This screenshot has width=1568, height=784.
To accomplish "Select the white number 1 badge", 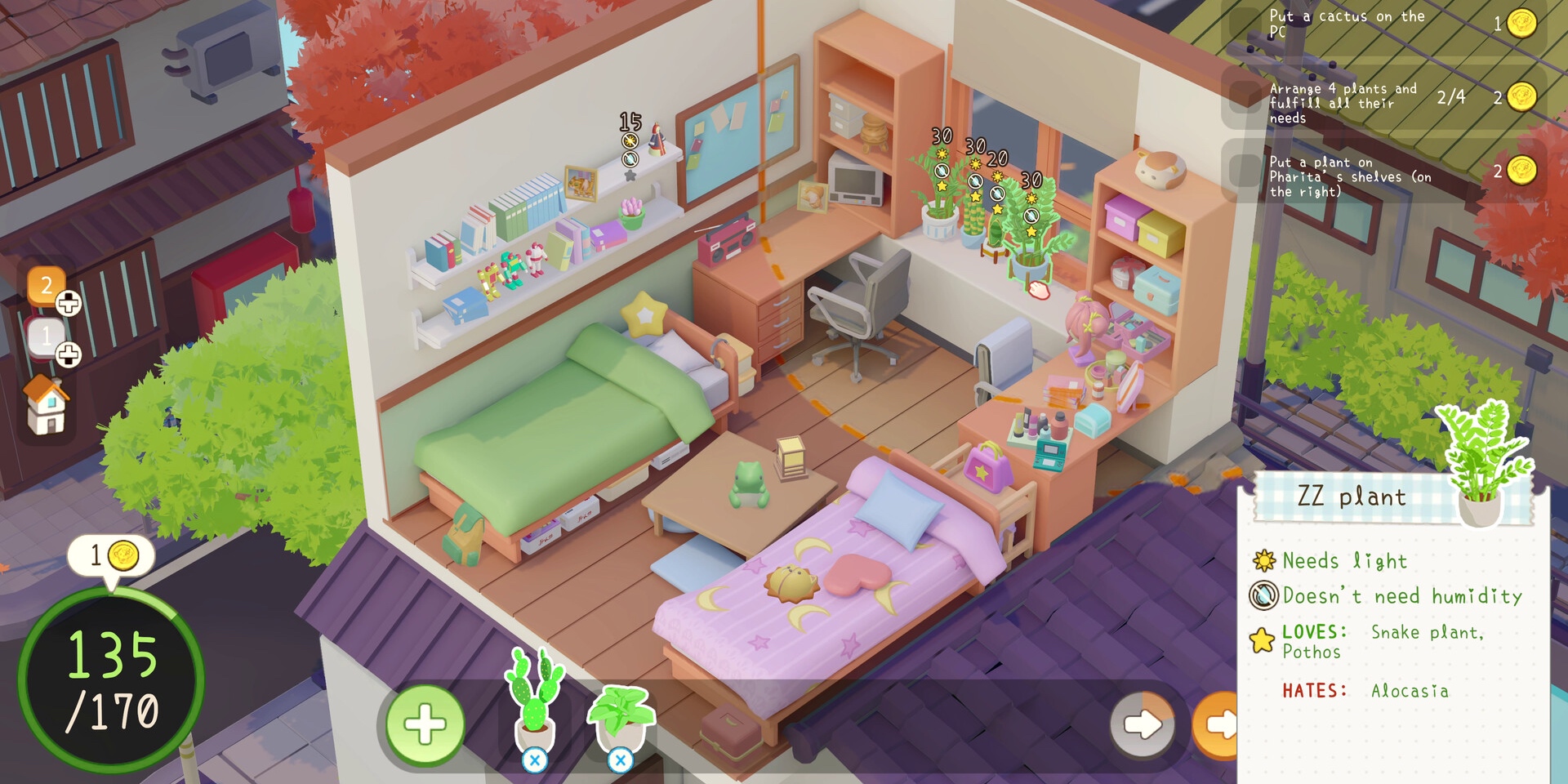I will (x=46, y=335).
